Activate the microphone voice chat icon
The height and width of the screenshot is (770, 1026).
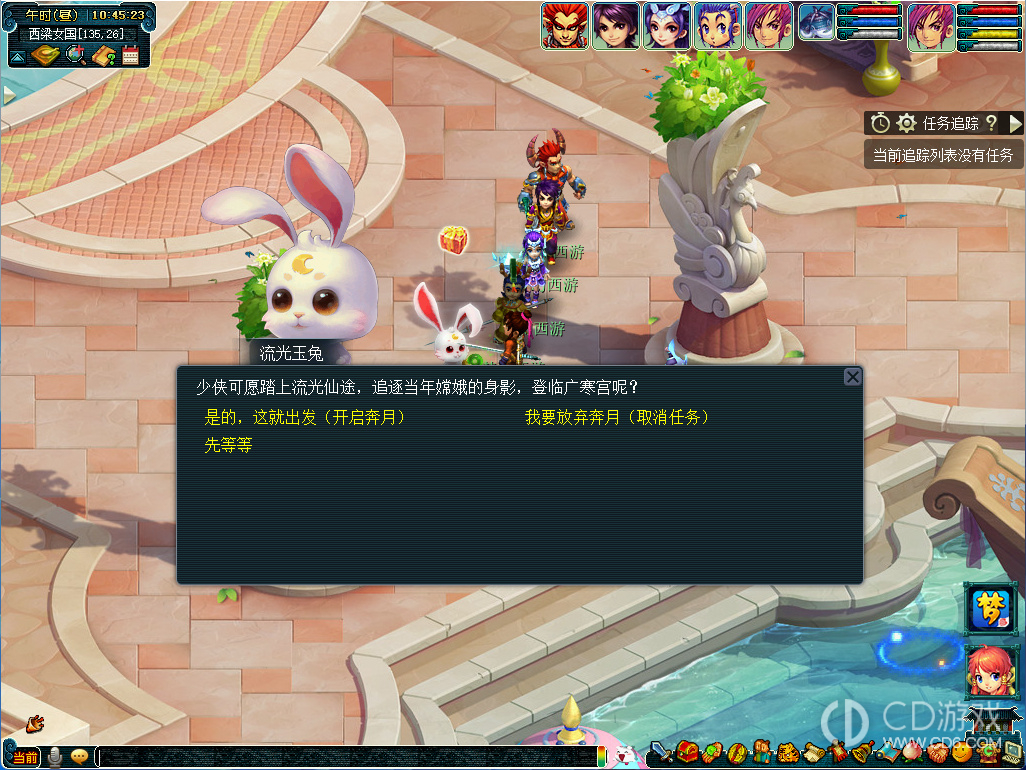56,757
